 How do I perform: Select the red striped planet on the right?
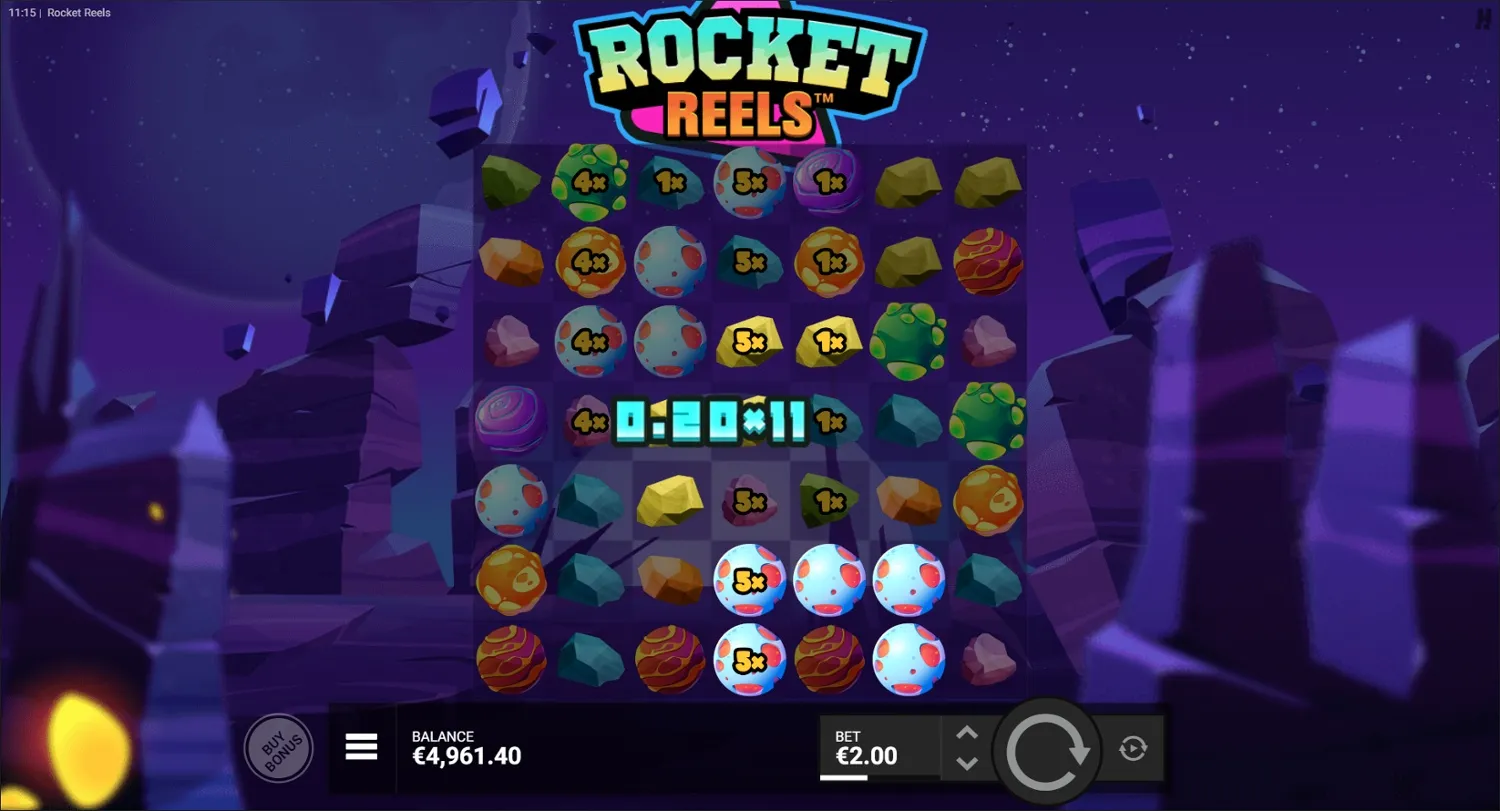[x=988, y=261]
